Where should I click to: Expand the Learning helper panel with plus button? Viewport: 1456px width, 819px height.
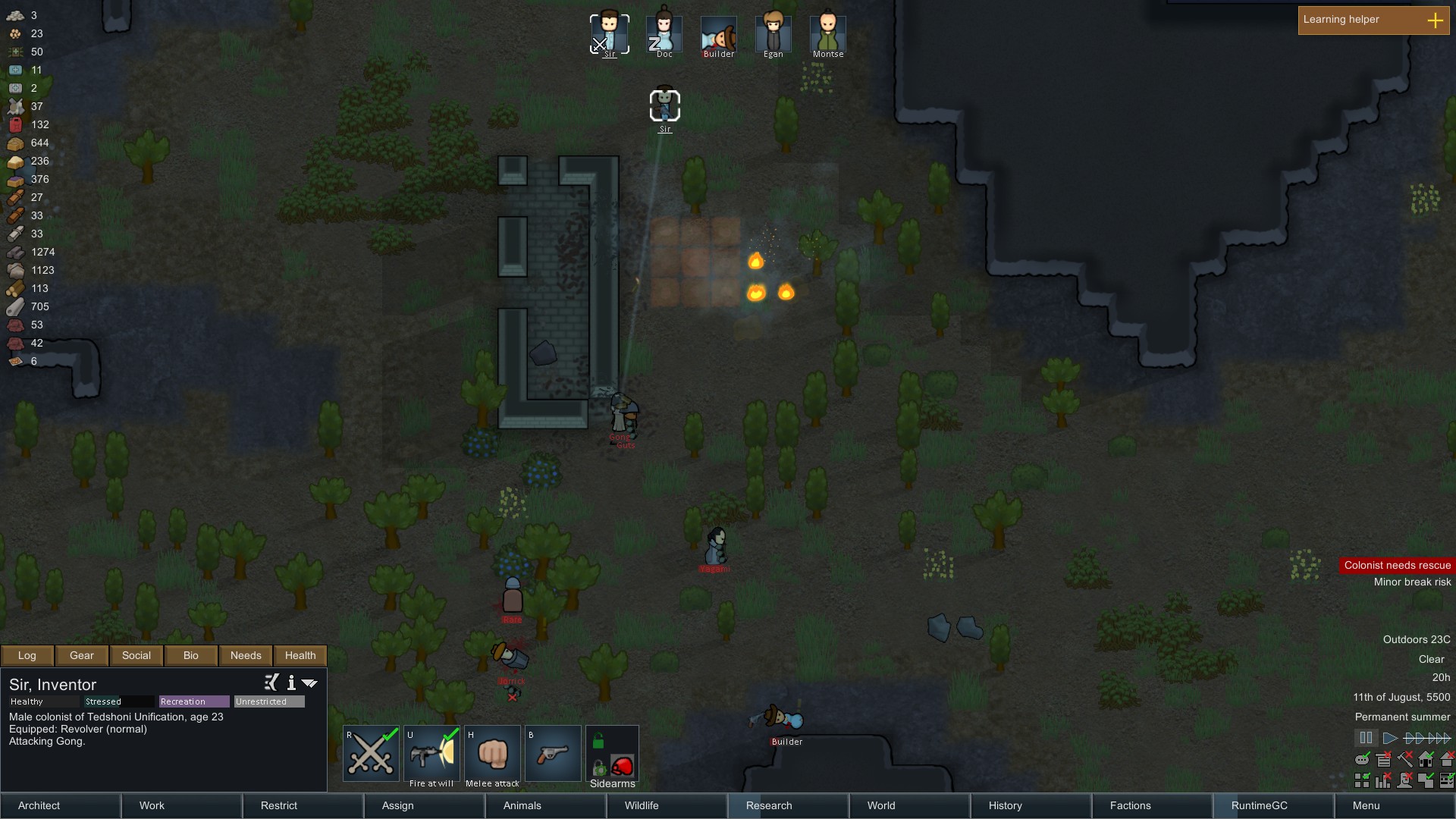[1436, 20]
